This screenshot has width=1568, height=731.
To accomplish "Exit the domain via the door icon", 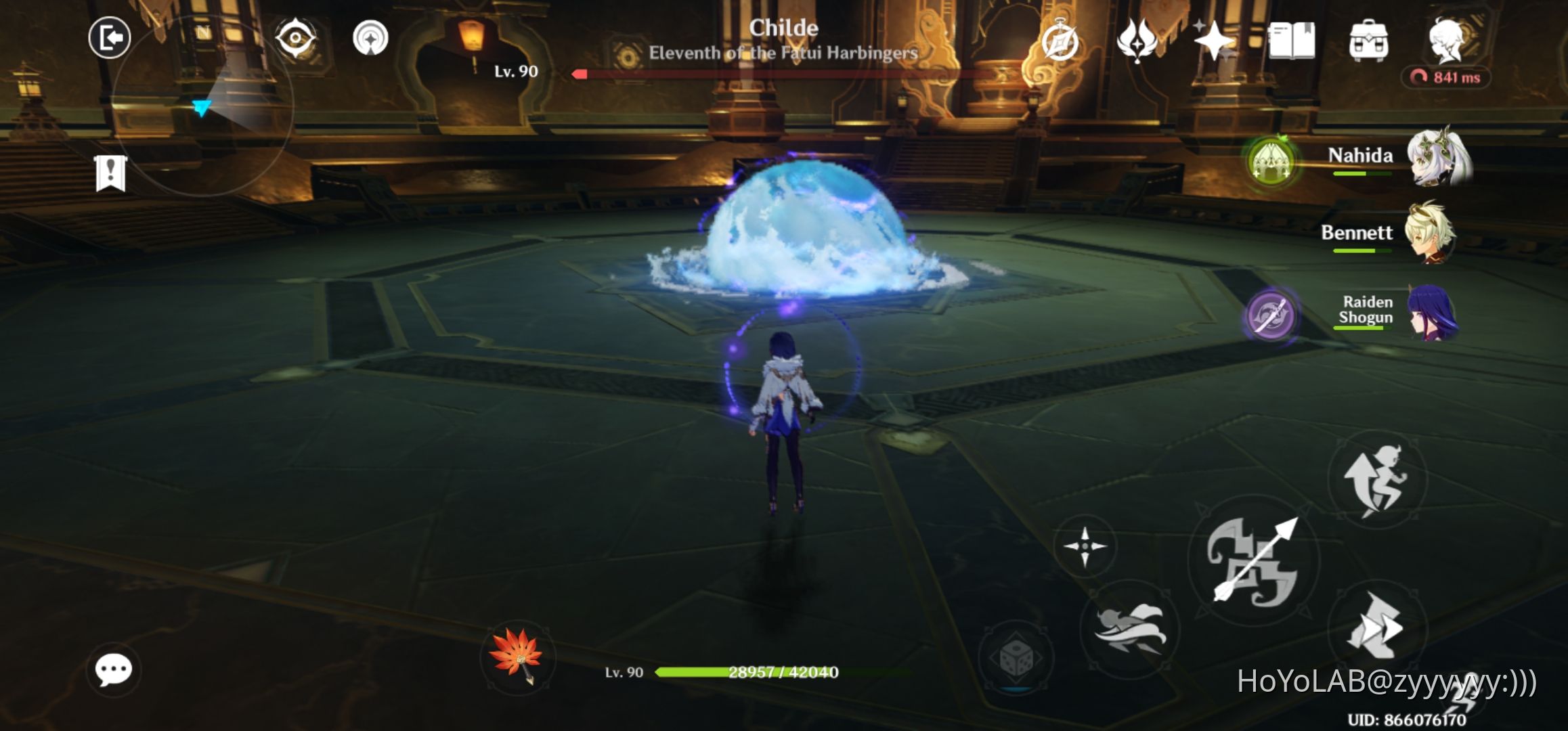I will coord(108,37).
